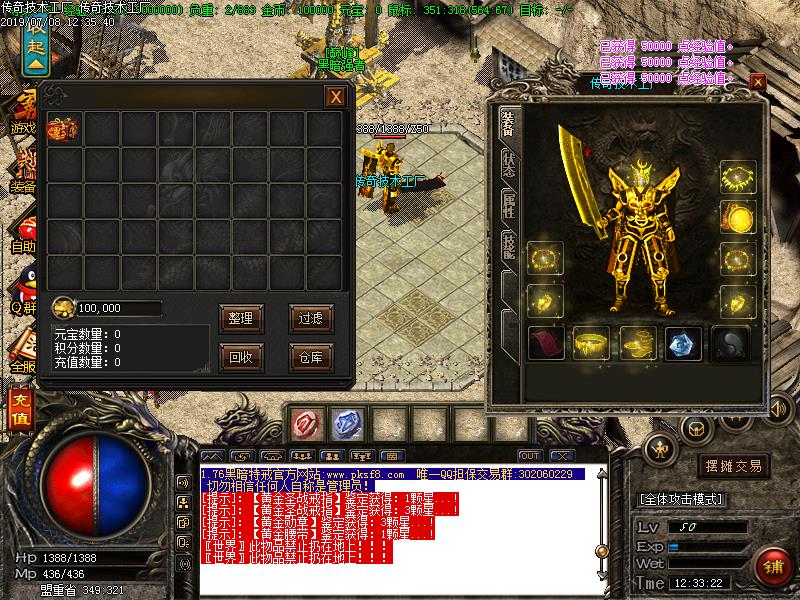Toggle the 全体攻击模式 attack mode label
The width and height of the screenshot is (800, 600).
pyautogui.click(x=683, y=499)
